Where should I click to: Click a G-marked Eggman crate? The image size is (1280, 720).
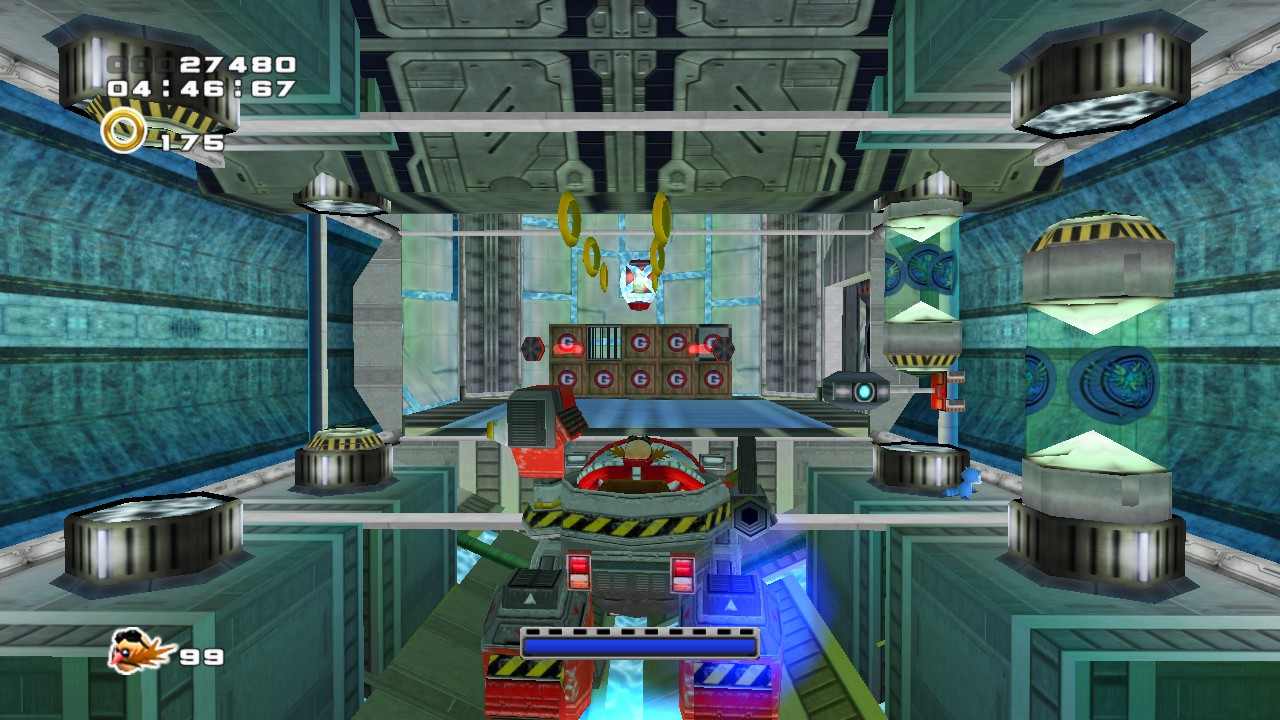(x=640, y=380)
